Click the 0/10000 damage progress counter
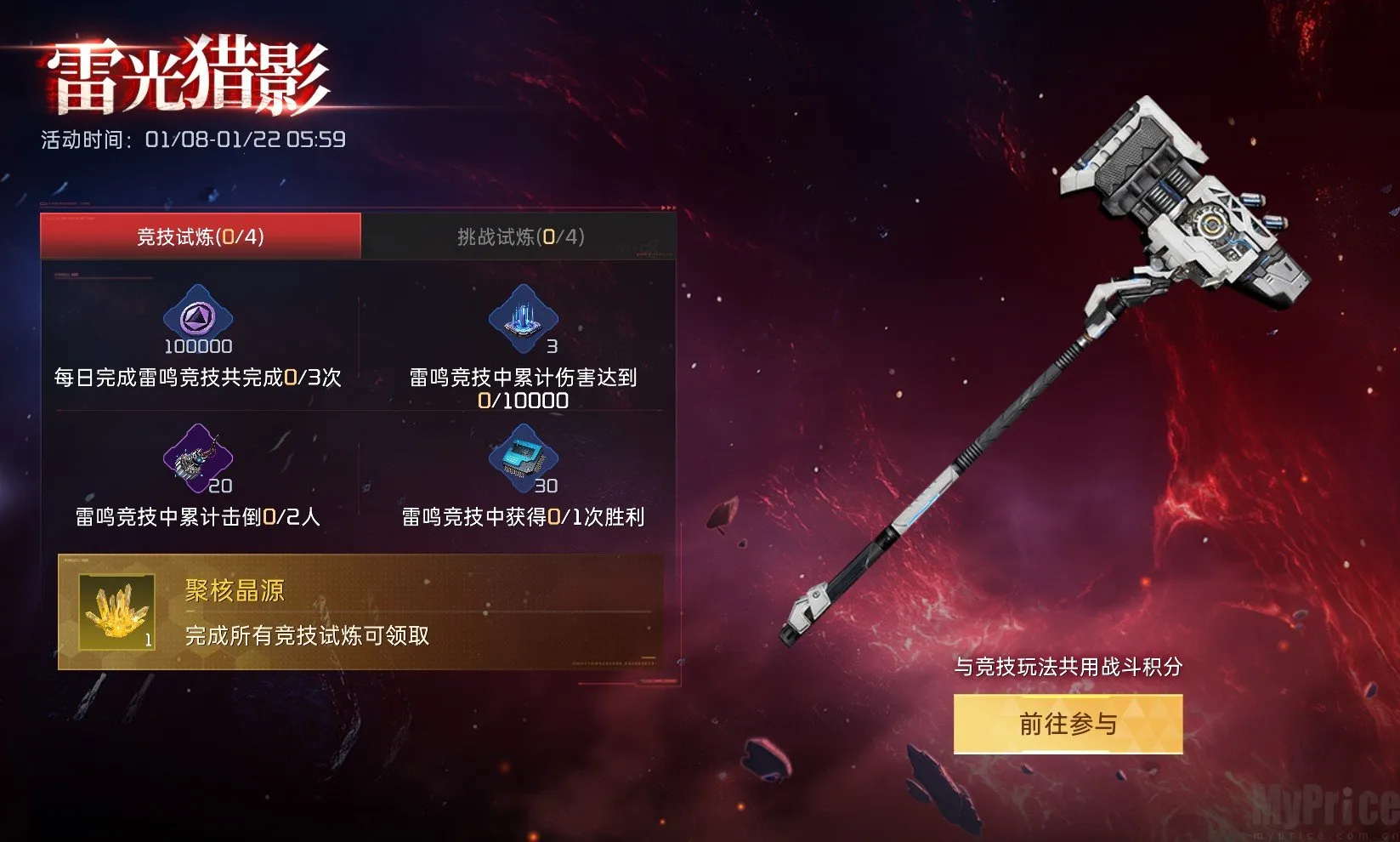 [521, 400]
